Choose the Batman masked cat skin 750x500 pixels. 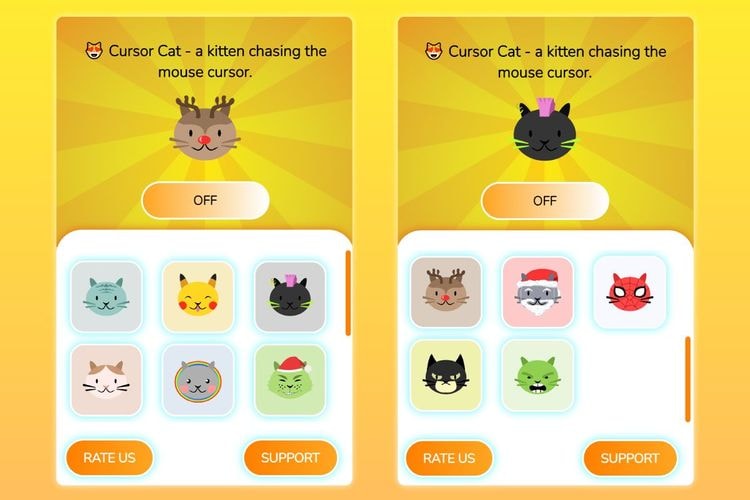pyautogui.click(x=446, y=375)
